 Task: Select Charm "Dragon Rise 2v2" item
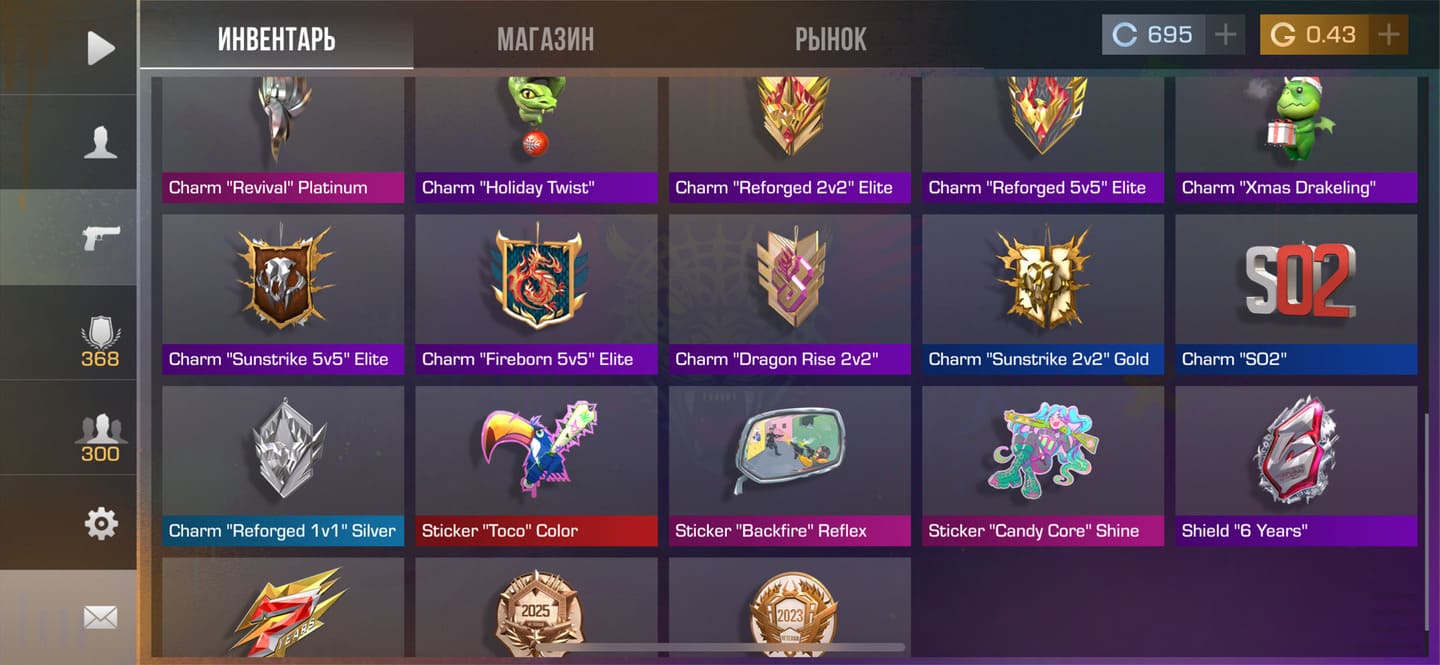click(789, 293)
